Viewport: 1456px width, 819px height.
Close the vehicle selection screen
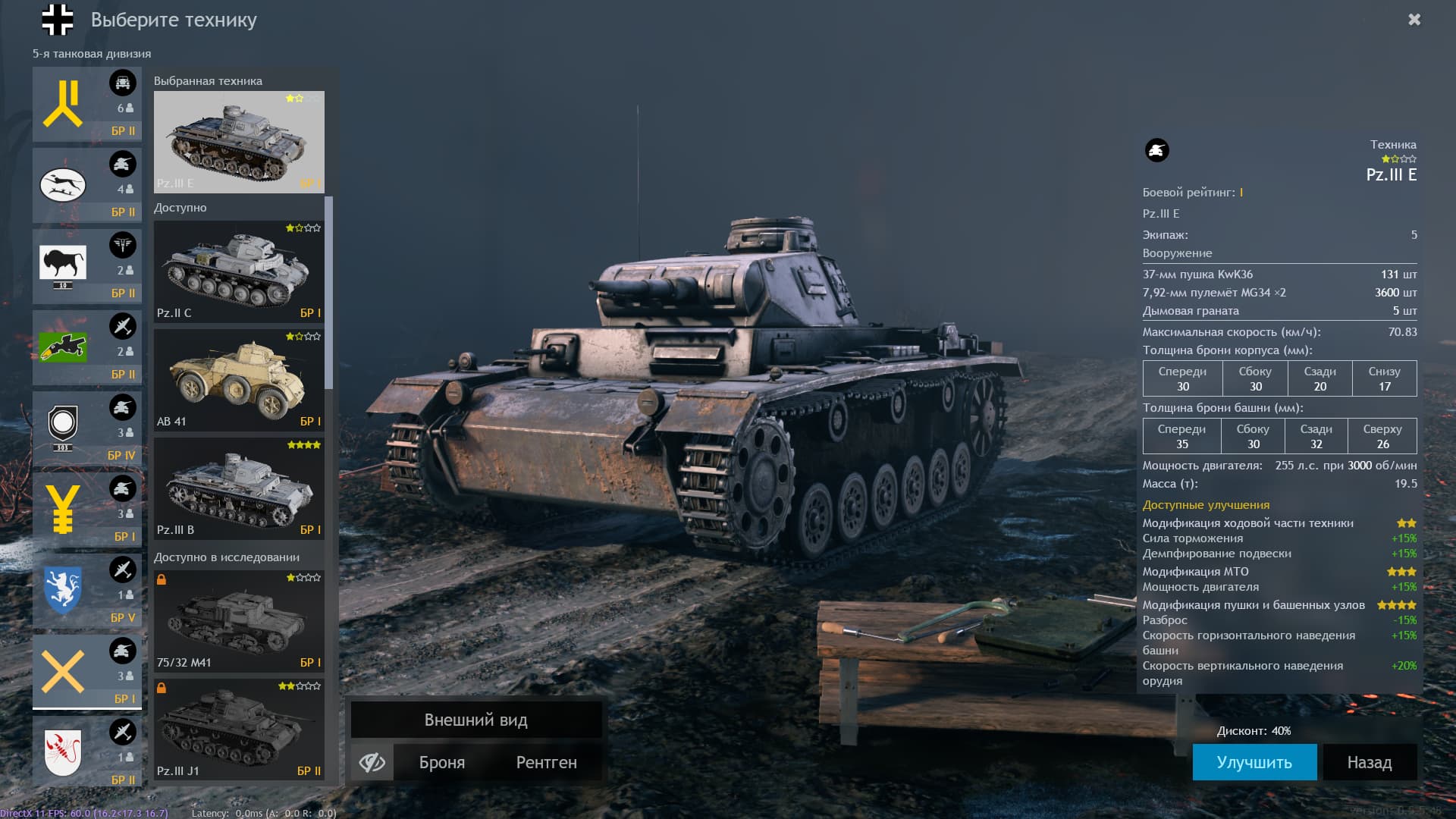pyautogui.click(x=1414, y=20)
